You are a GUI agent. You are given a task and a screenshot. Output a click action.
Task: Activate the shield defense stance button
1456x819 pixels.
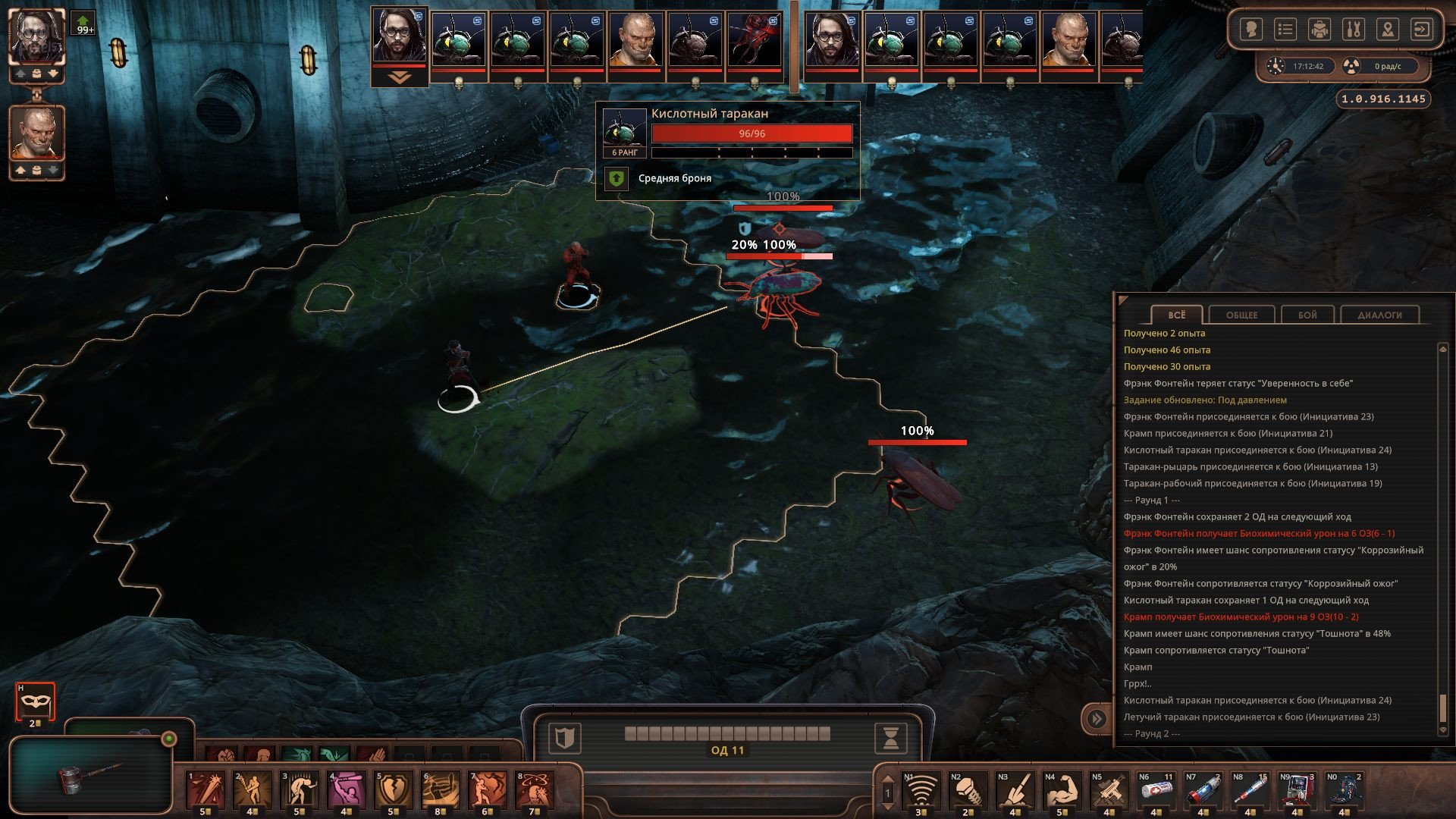[564, 737]
